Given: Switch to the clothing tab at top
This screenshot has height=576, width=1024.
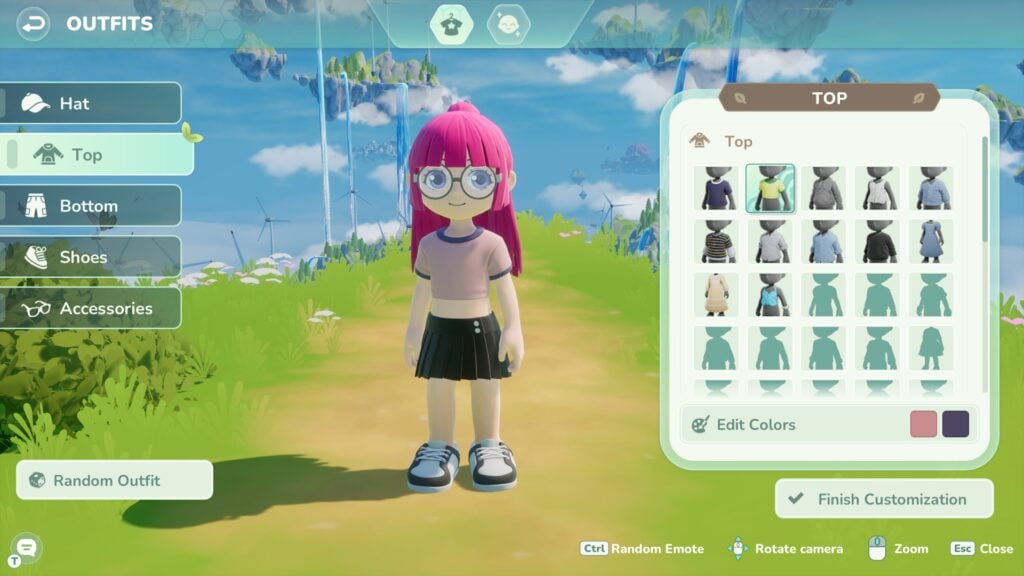Looking at the screenshot, I should point(451,24).
